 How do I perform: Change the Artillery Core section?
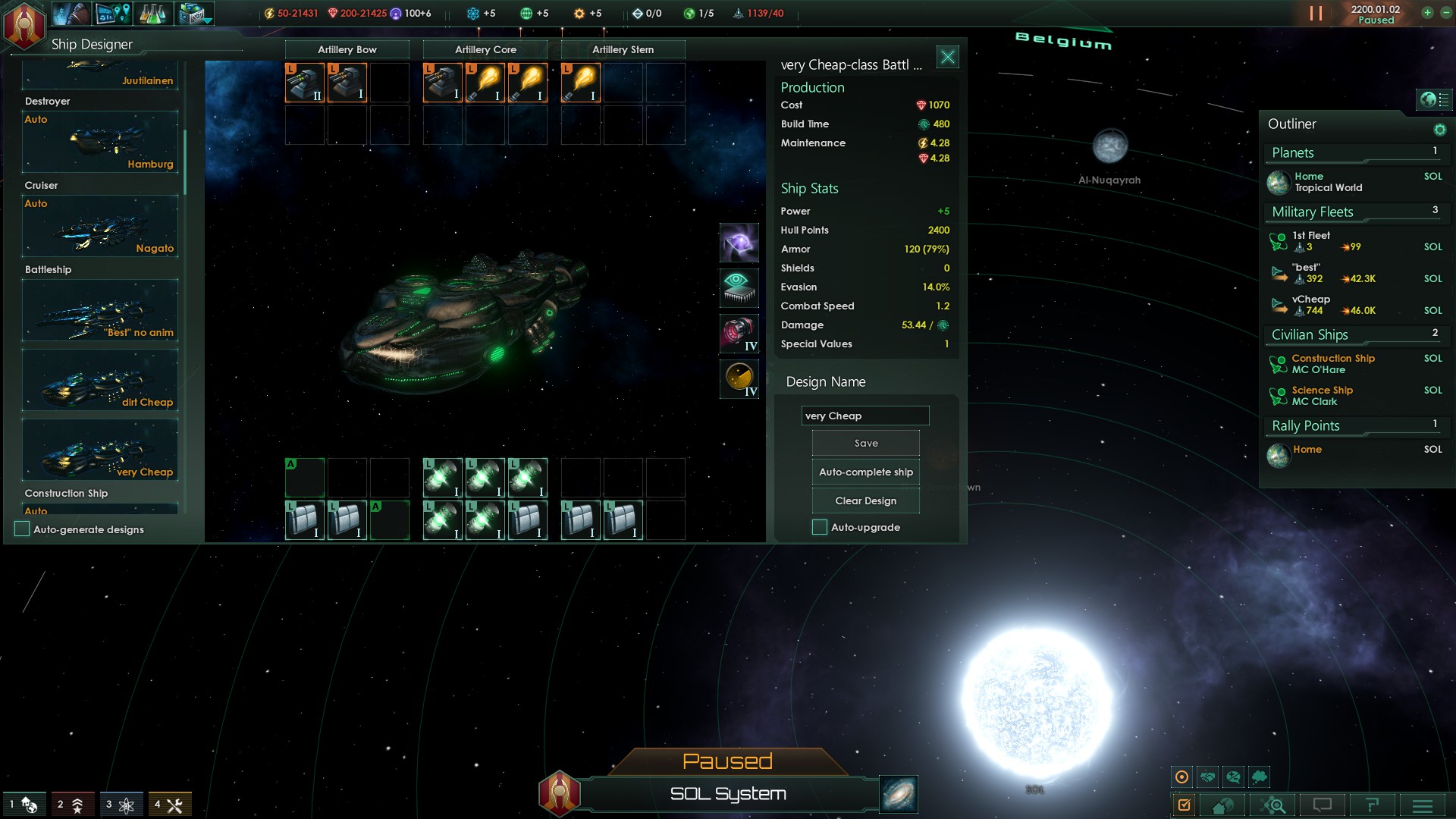pos(485,50)
